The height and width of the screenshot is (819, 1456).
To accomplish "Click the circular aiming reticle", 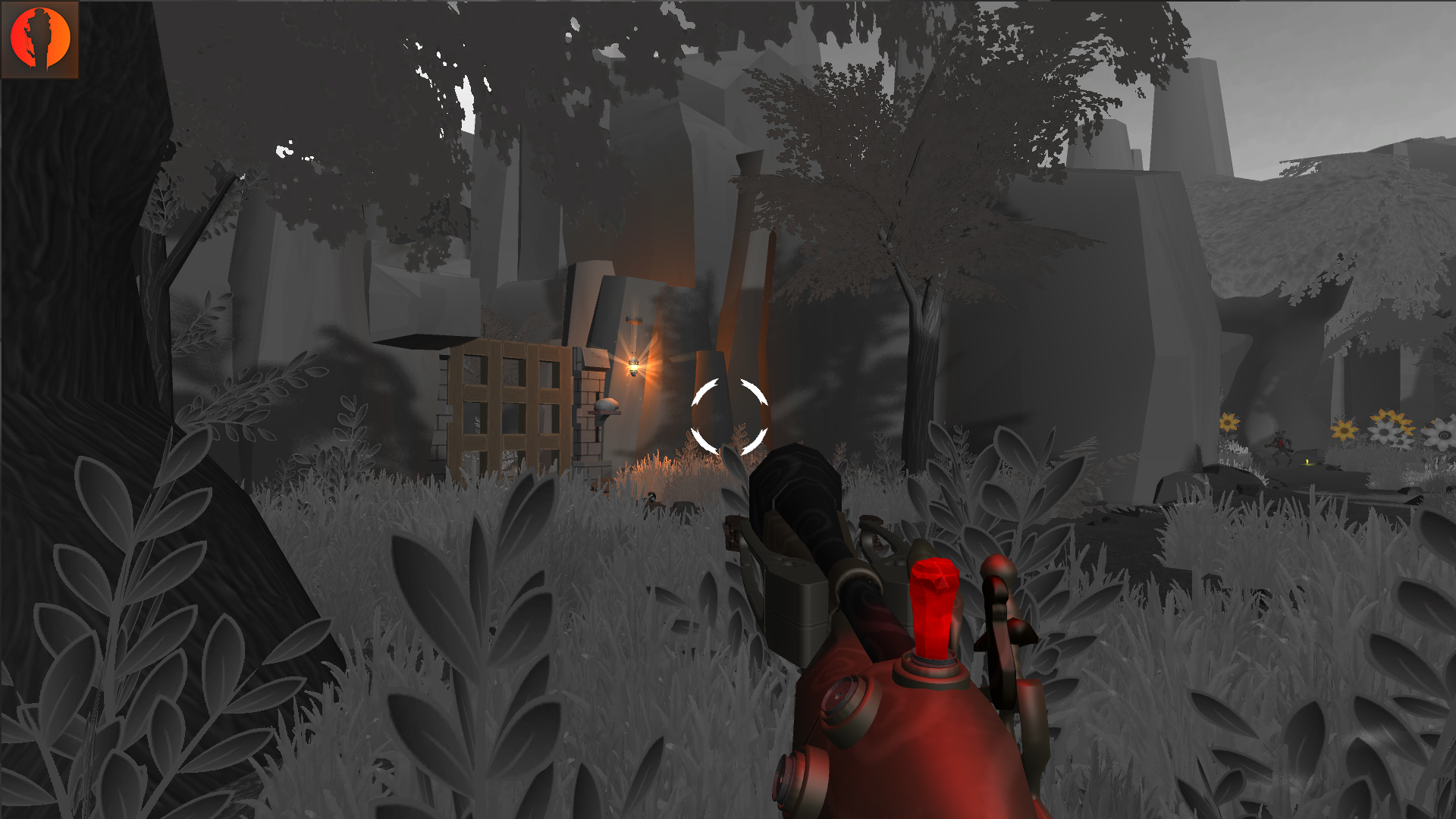I will tap(728, 416).
